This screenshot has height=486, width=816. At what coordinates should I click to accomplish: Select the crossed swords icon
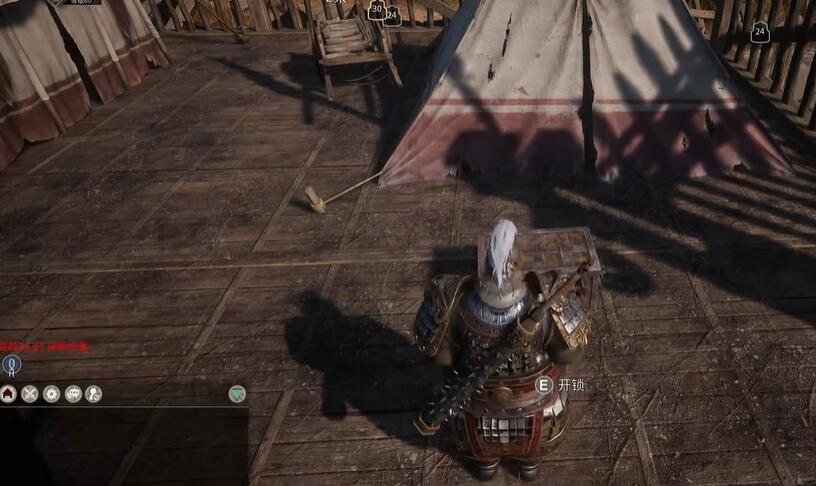click(x=30, y=394)
